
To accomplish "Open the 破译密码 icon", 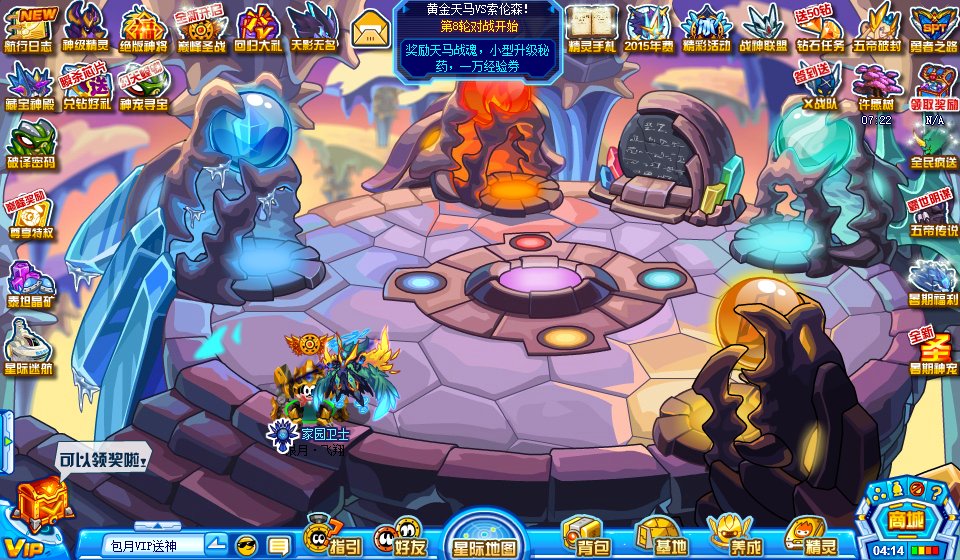I will coord(31,145).
